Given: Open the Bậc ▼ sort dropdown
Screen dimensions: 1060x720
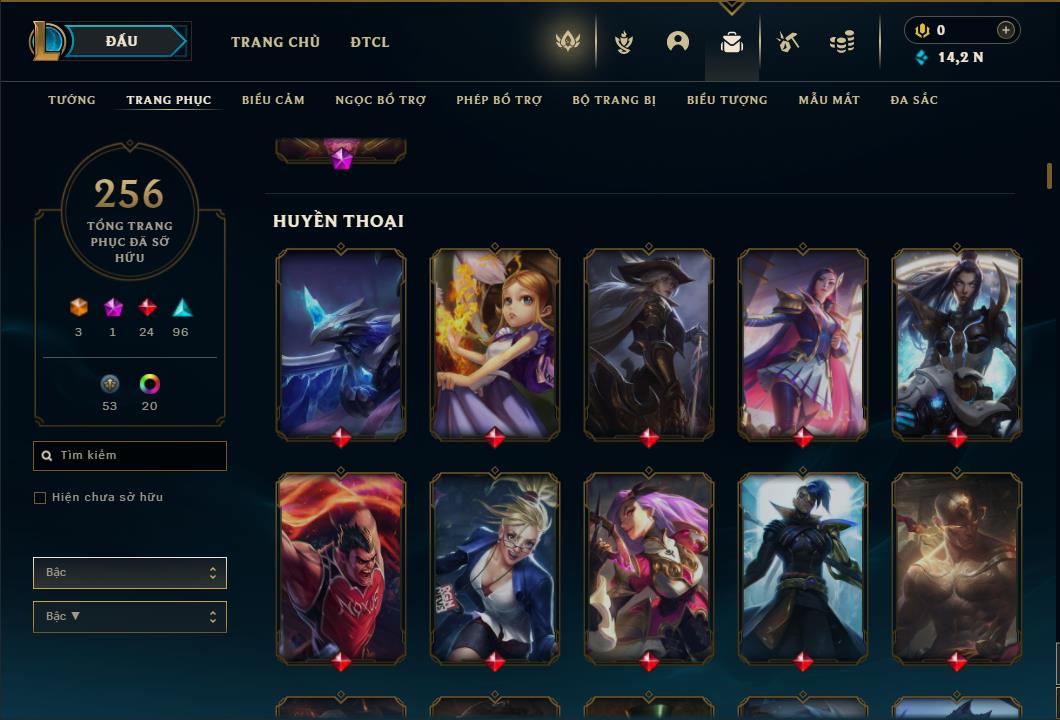Looking at the screenshot, I should pos(130,617).
